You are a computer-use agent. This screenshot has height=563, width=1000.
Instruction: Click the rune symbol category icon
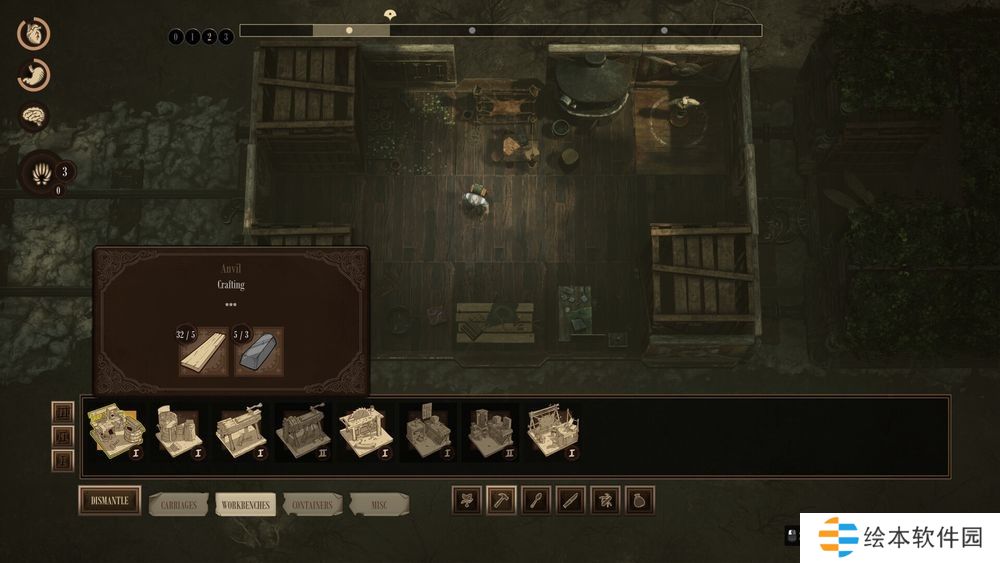(x=605, y=501)
